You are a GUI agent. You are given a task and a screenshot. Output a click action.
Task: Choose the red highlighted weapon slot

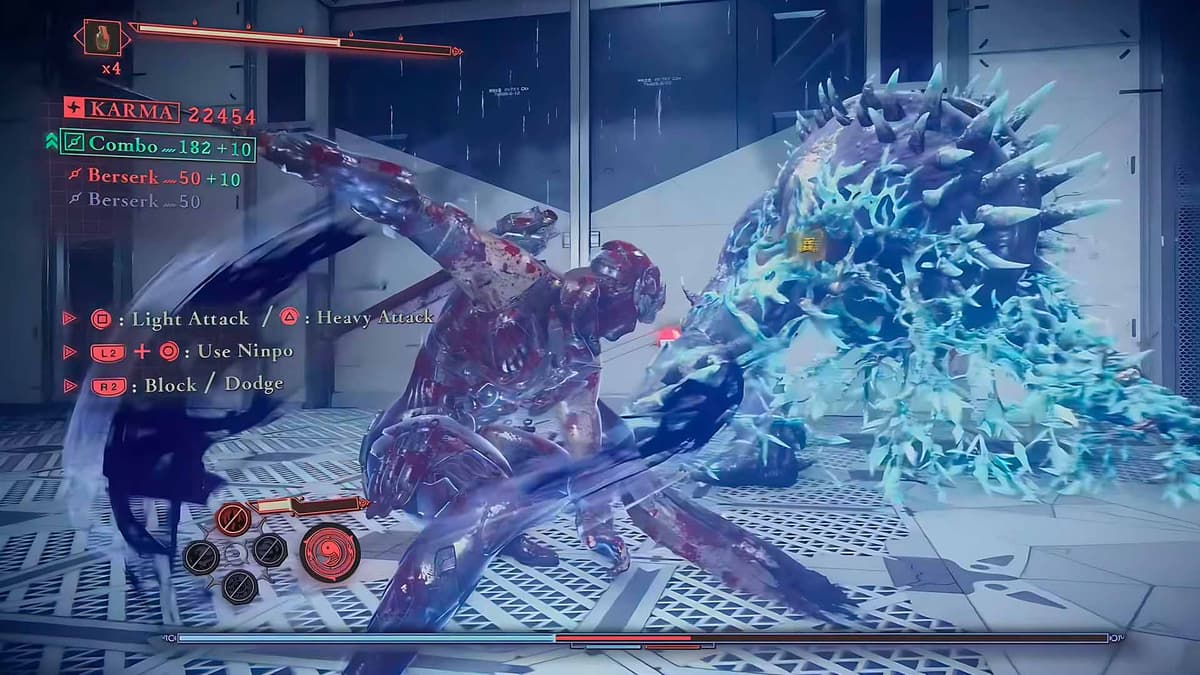[234, 518]
